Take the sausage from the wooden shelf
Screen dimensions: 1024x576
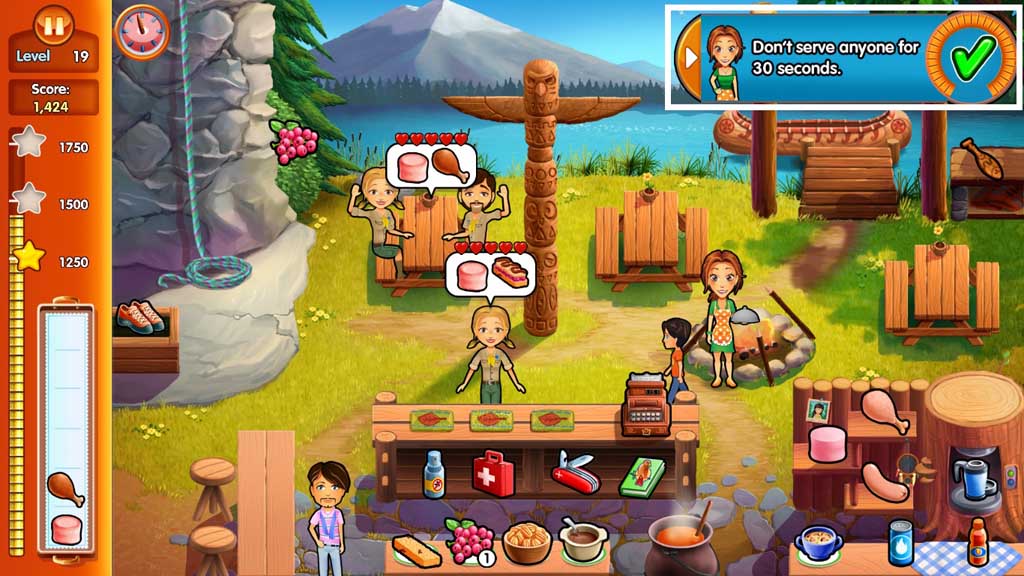tap(884, 481)
